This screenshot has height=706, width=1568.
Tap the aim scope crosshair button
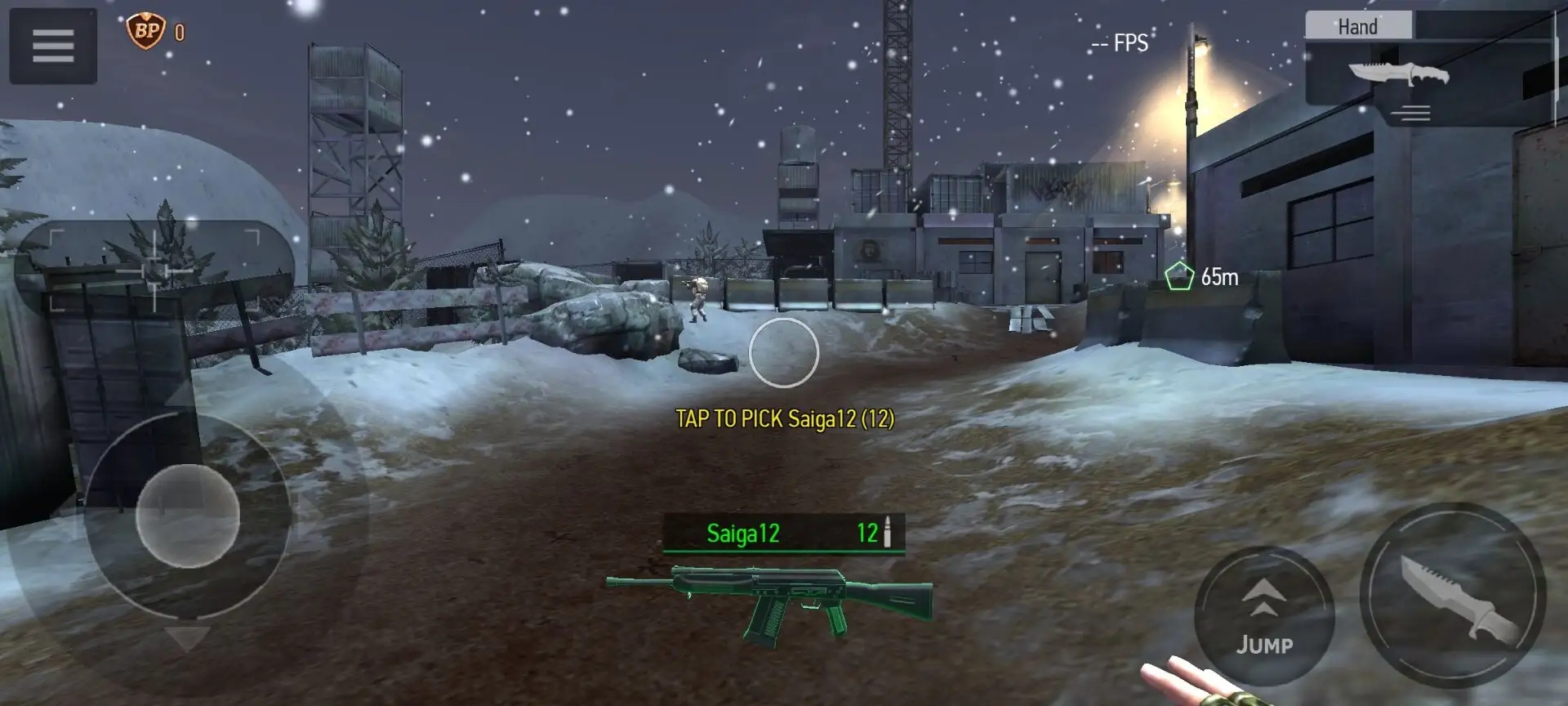click(154, 270)
